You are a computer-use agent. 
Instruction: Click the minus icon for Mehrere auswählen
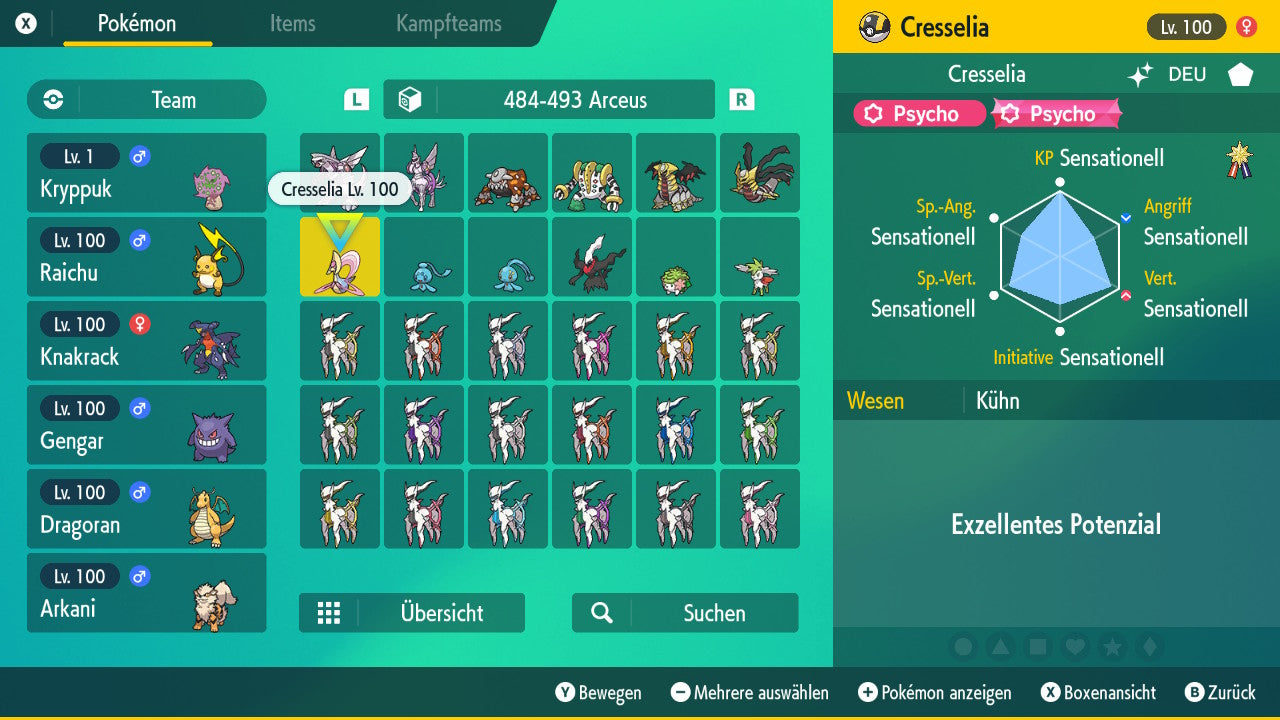pos(680,692)
